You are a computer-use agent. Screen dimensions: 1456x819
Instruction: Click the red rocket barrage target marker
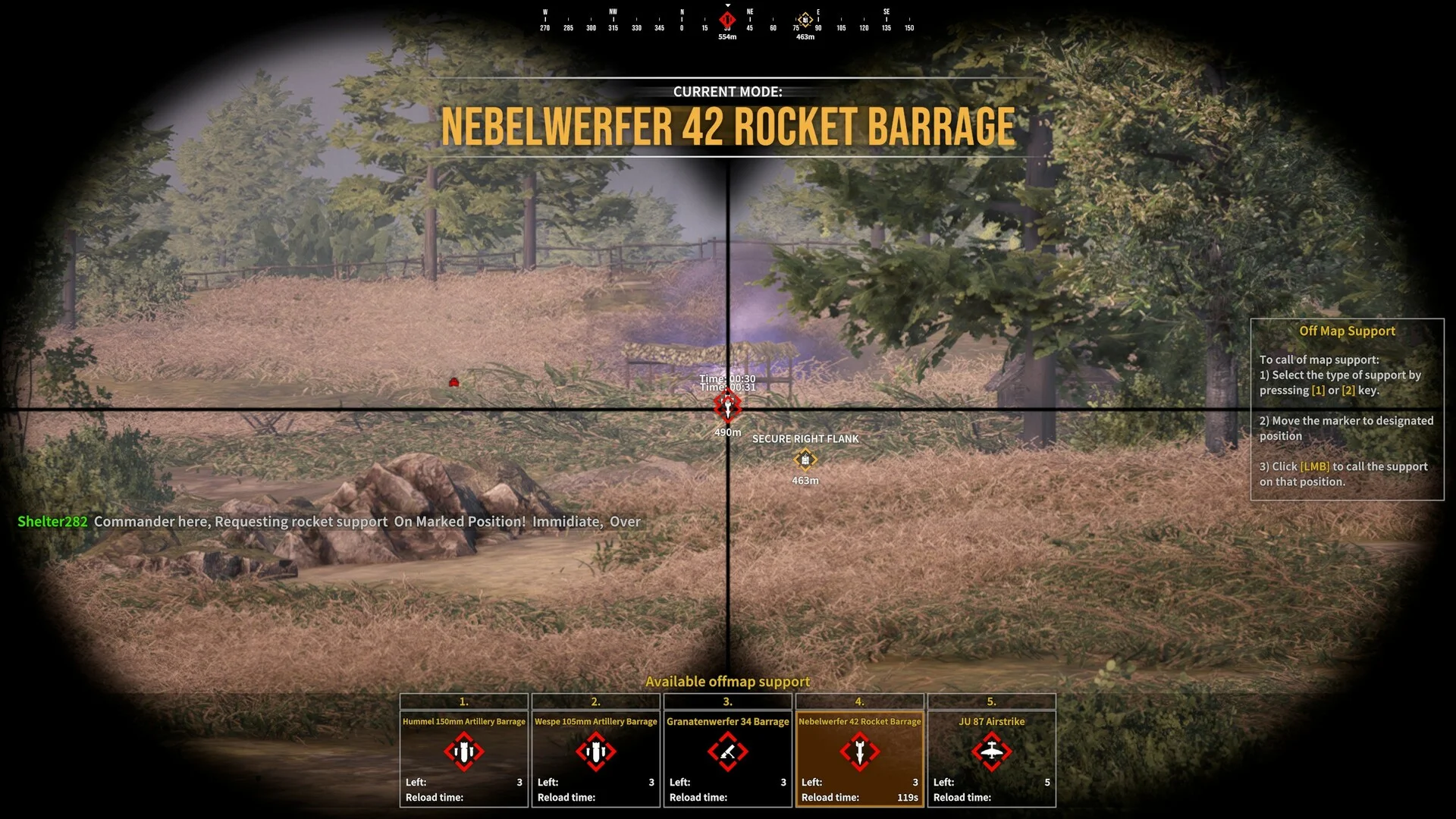[727, 407]
